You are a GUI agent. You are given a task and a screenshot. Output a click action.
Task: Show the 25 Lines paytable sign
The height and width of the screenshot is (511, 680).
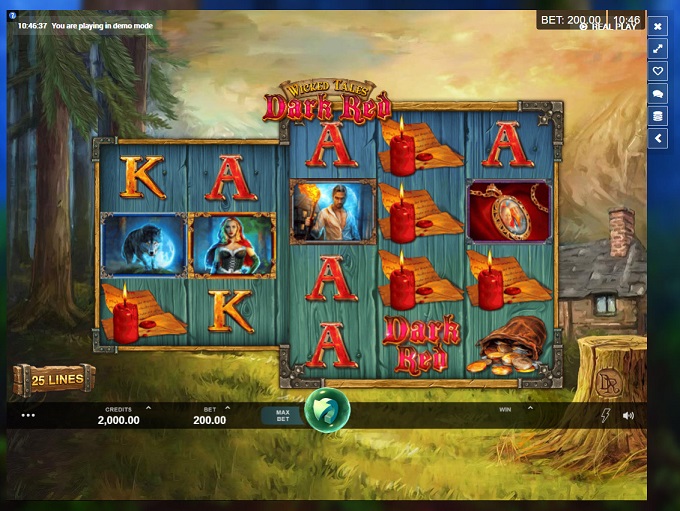coord(54,379)
